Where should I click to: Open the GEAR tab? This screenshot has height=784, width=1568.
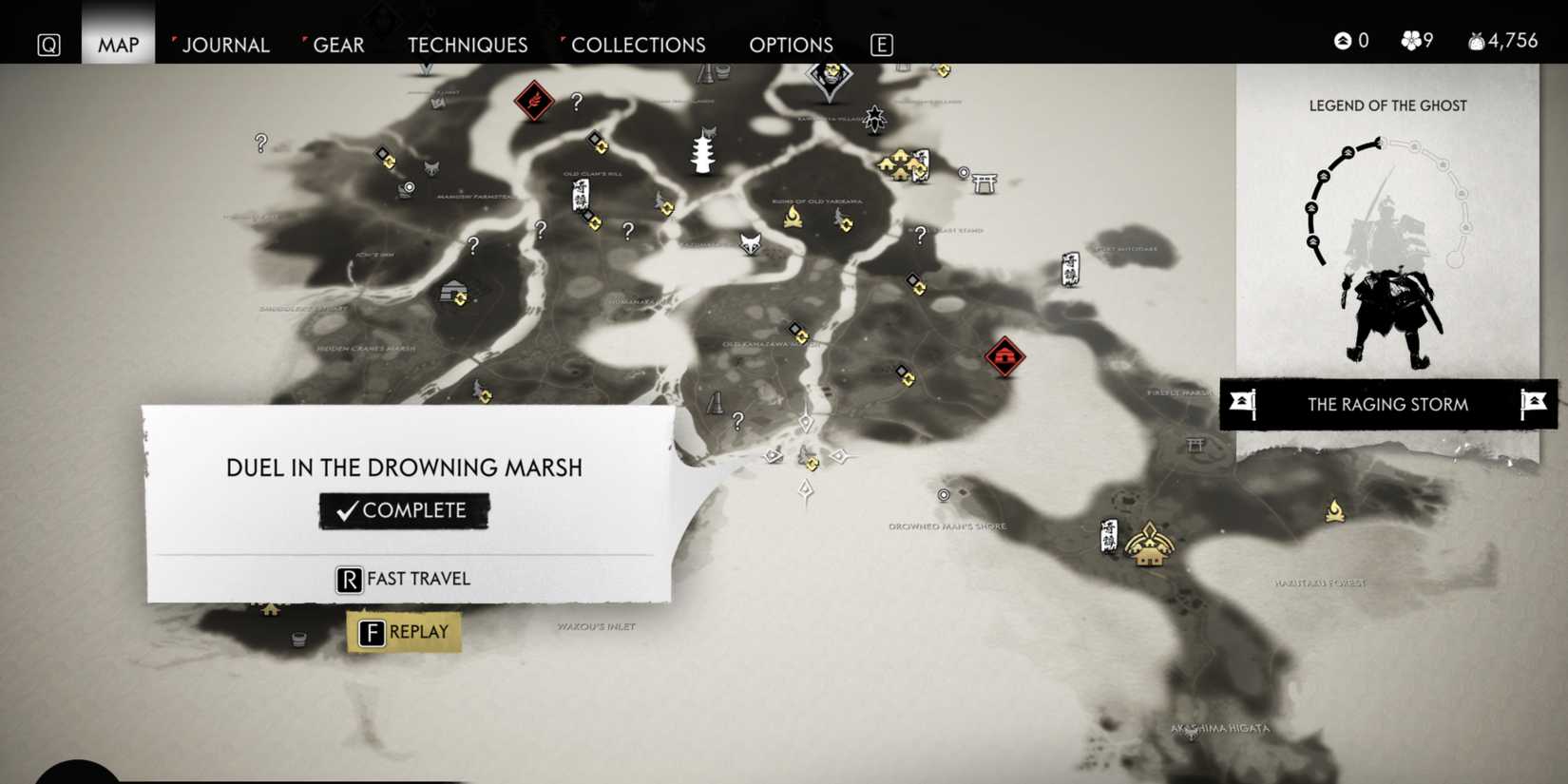338,45
